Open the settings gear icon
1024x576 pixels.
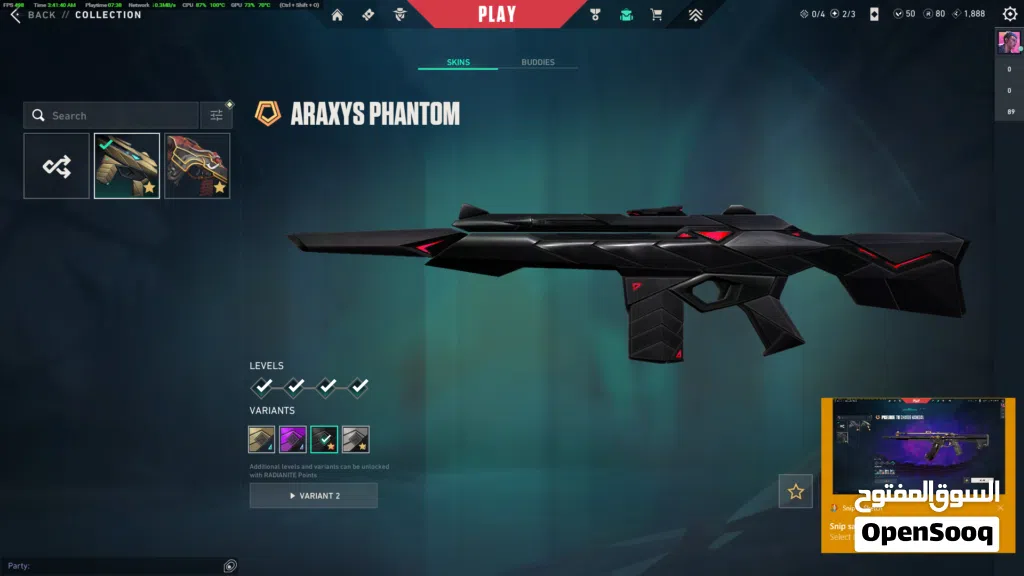coord(1009,14)
